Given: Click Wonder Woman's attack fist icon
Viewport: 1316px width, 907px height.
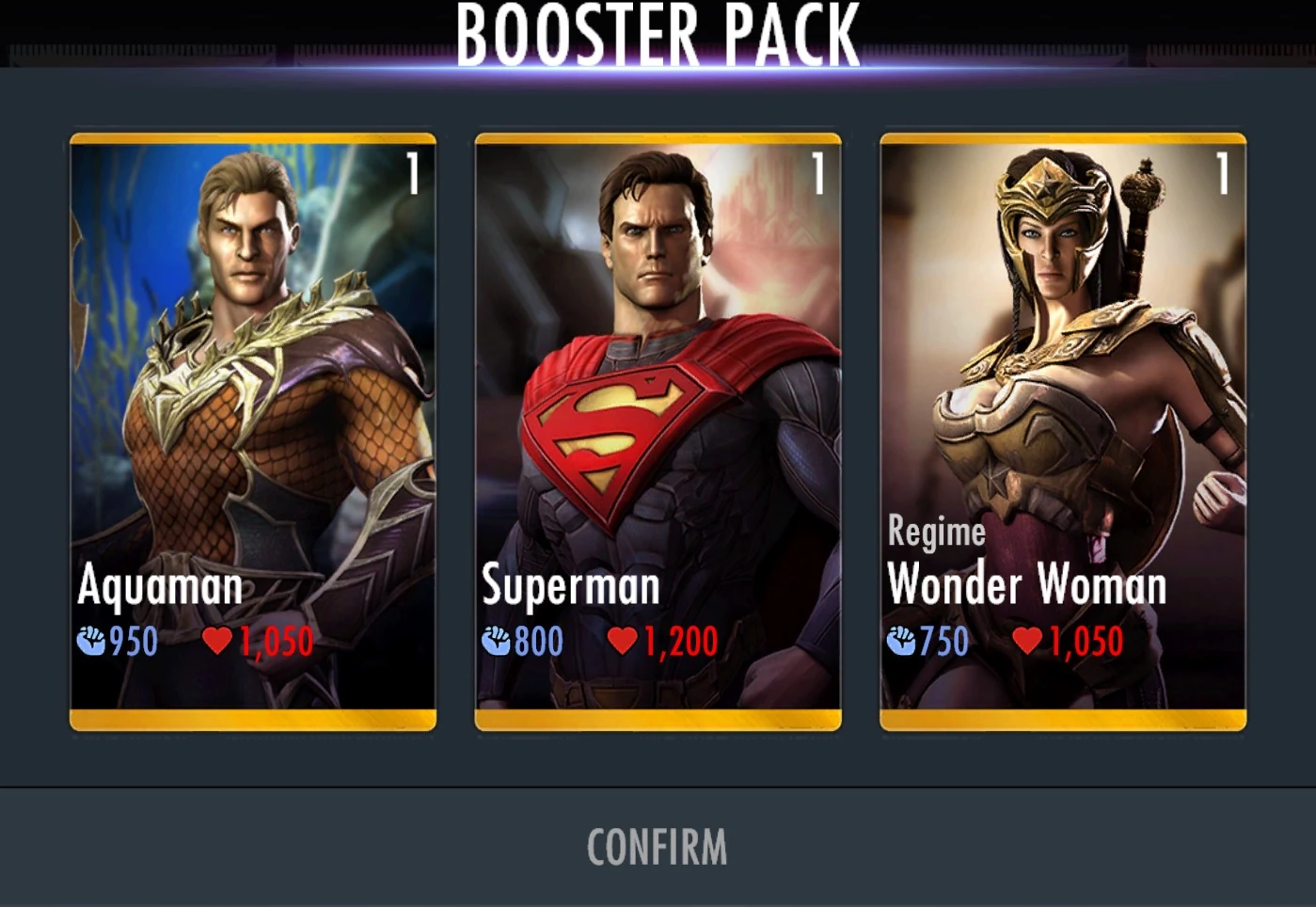Looking at the screenshot, I should [x=903, y=642].
